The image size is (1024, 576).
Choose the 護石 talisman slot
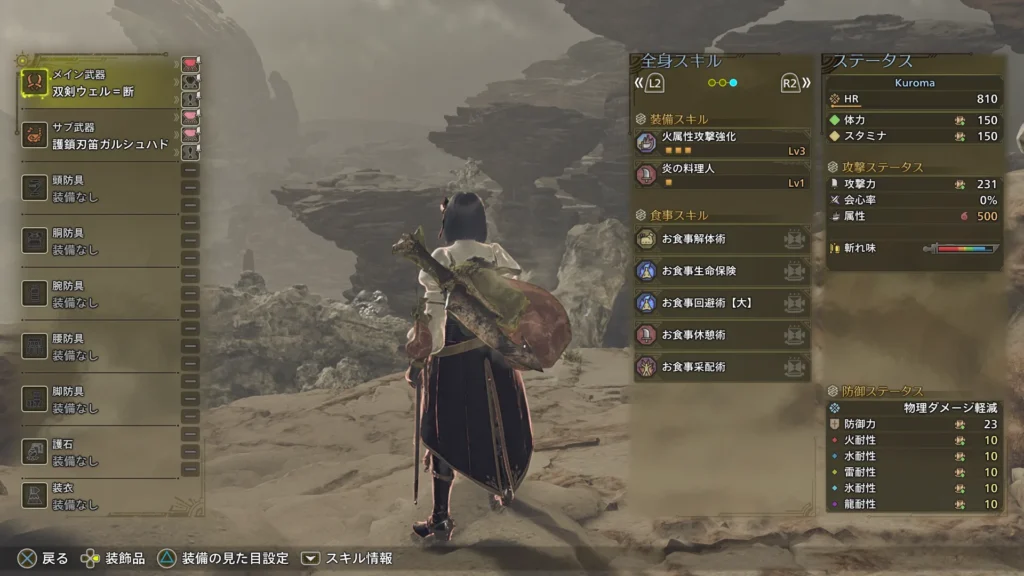pos(98,452)
